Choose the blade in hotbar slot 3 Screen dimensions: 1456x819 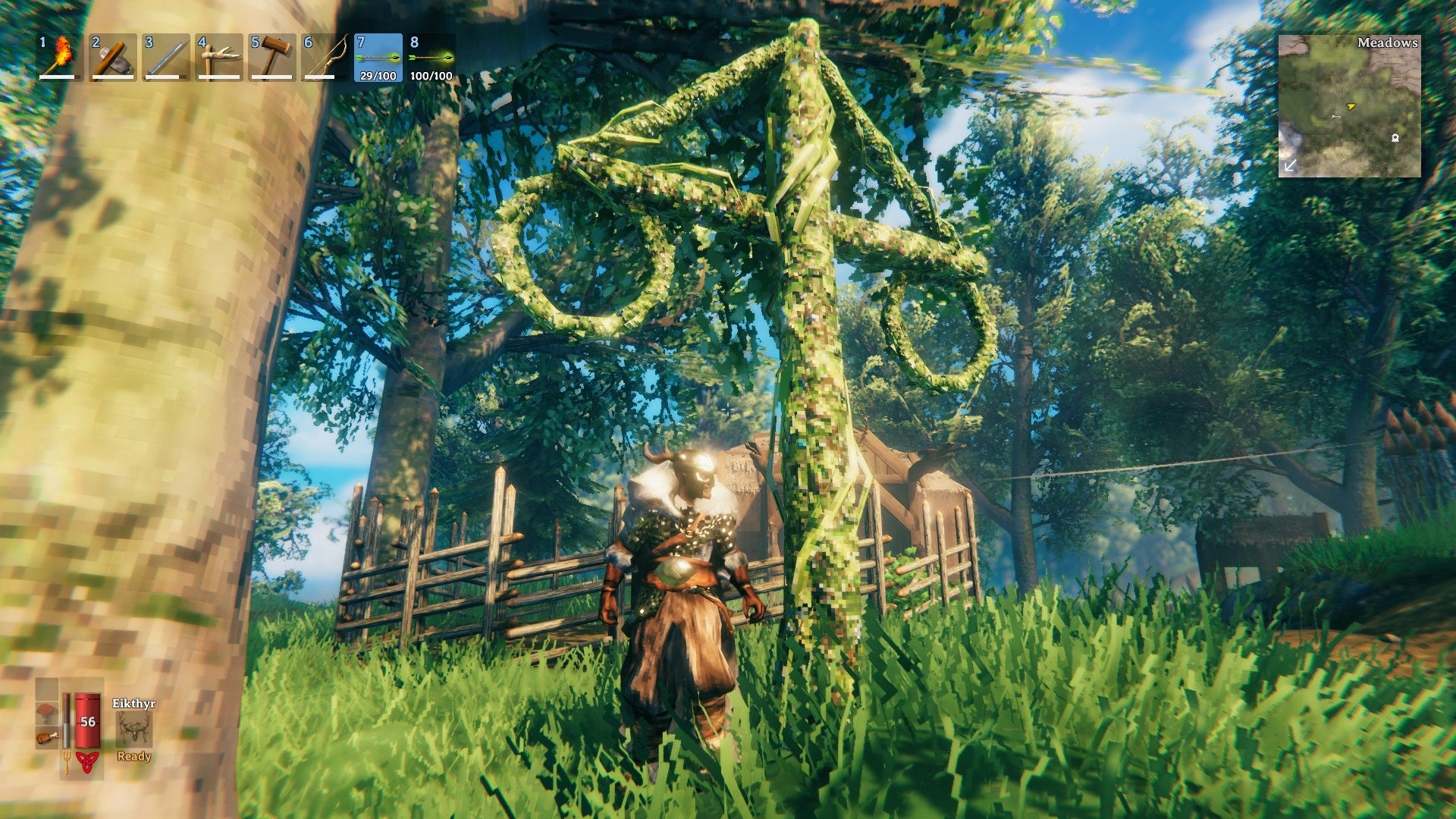(x=166, y=57)
